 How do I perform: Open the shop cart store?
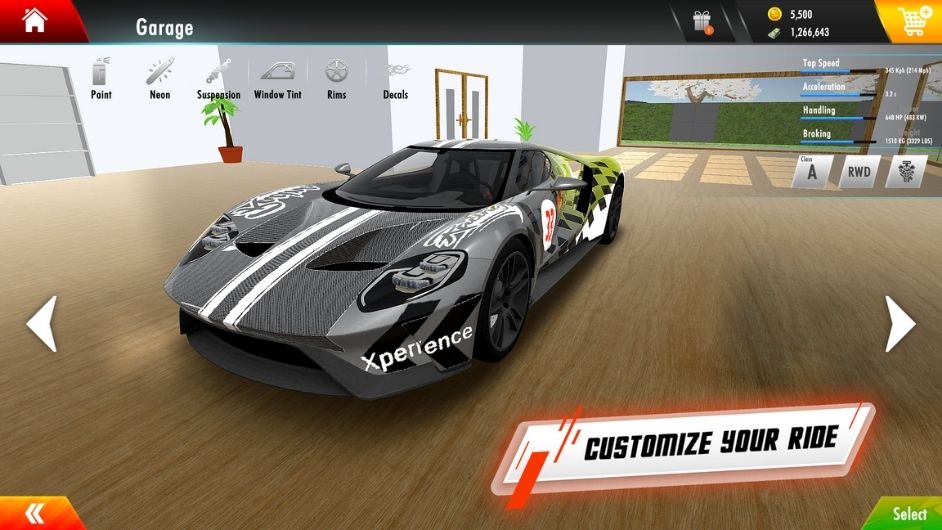pos(910,21)
